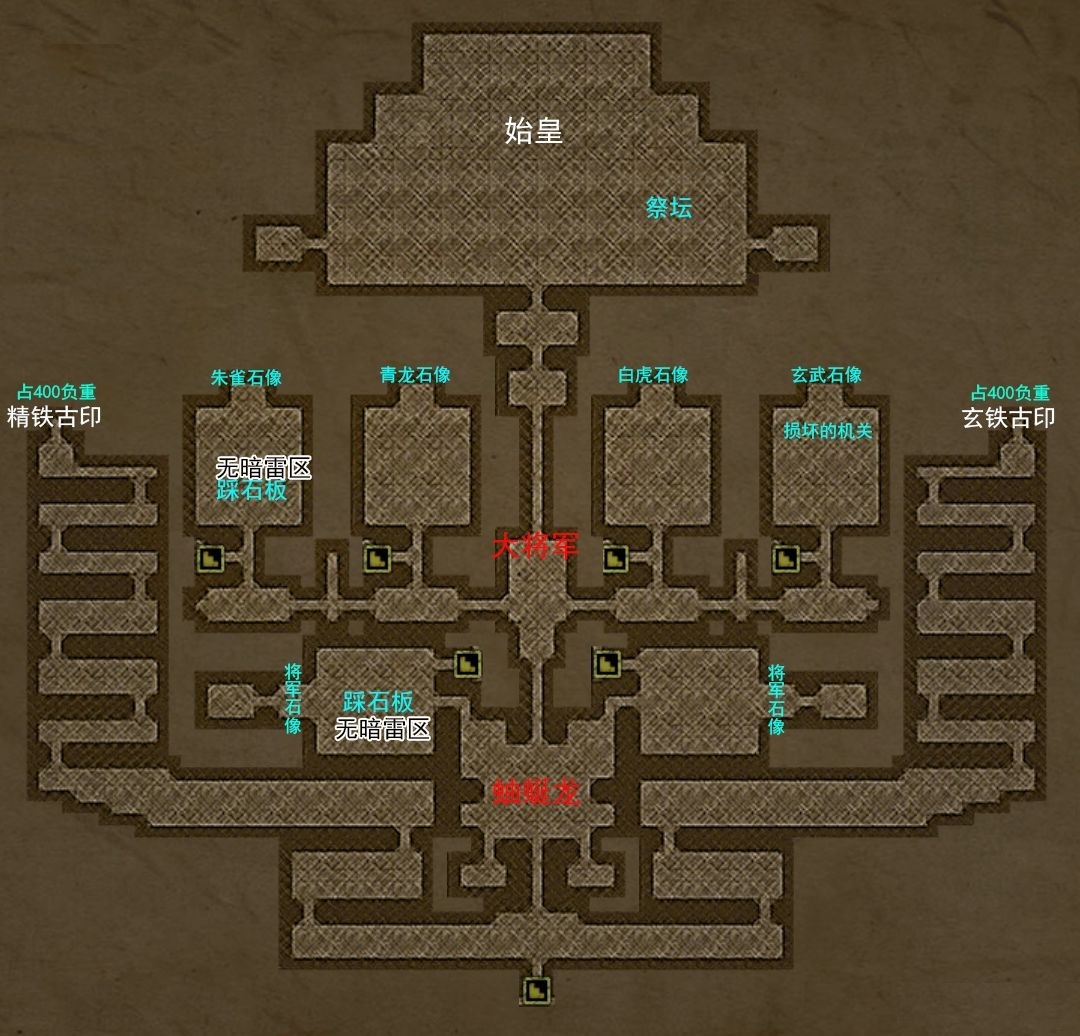Screen dimensions: 1080x1036
Task: Select the 玄铁古印 item label
Action: click(x=1008, y=418)
